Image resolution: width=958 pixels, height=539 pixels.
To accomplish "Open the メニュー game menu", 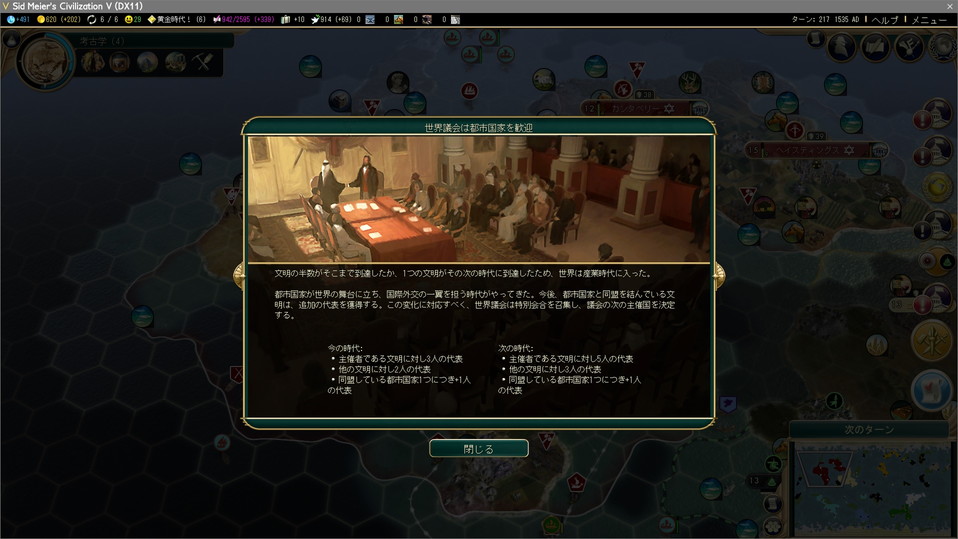I will pyautogui.click(x=928, y=20).
